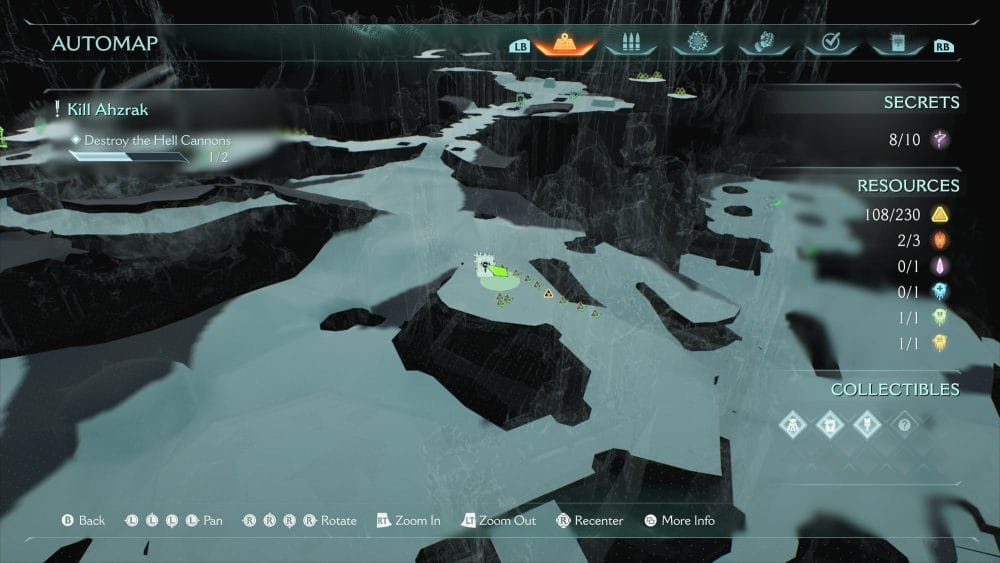Select the yellow triangle gold resource icon
This screenshot has width=1000, height=563.
940,214
